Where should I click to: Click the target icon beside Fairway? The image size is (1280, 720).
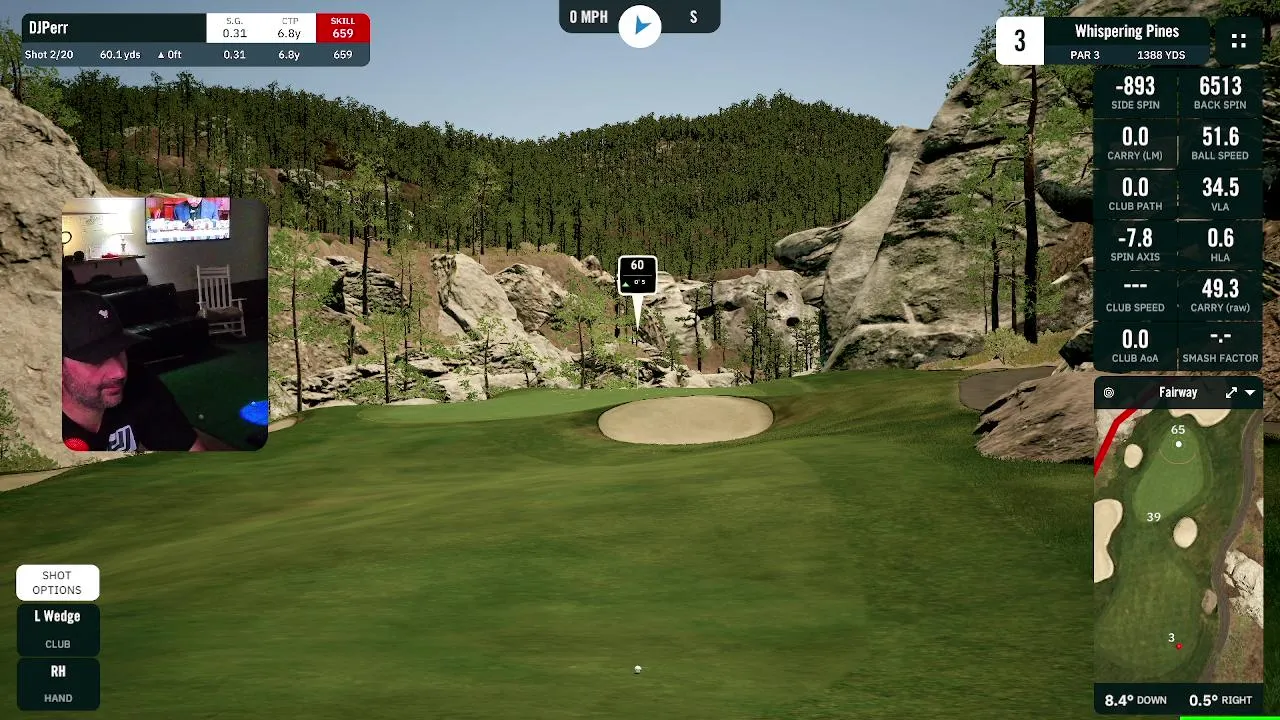point(1109,393)
